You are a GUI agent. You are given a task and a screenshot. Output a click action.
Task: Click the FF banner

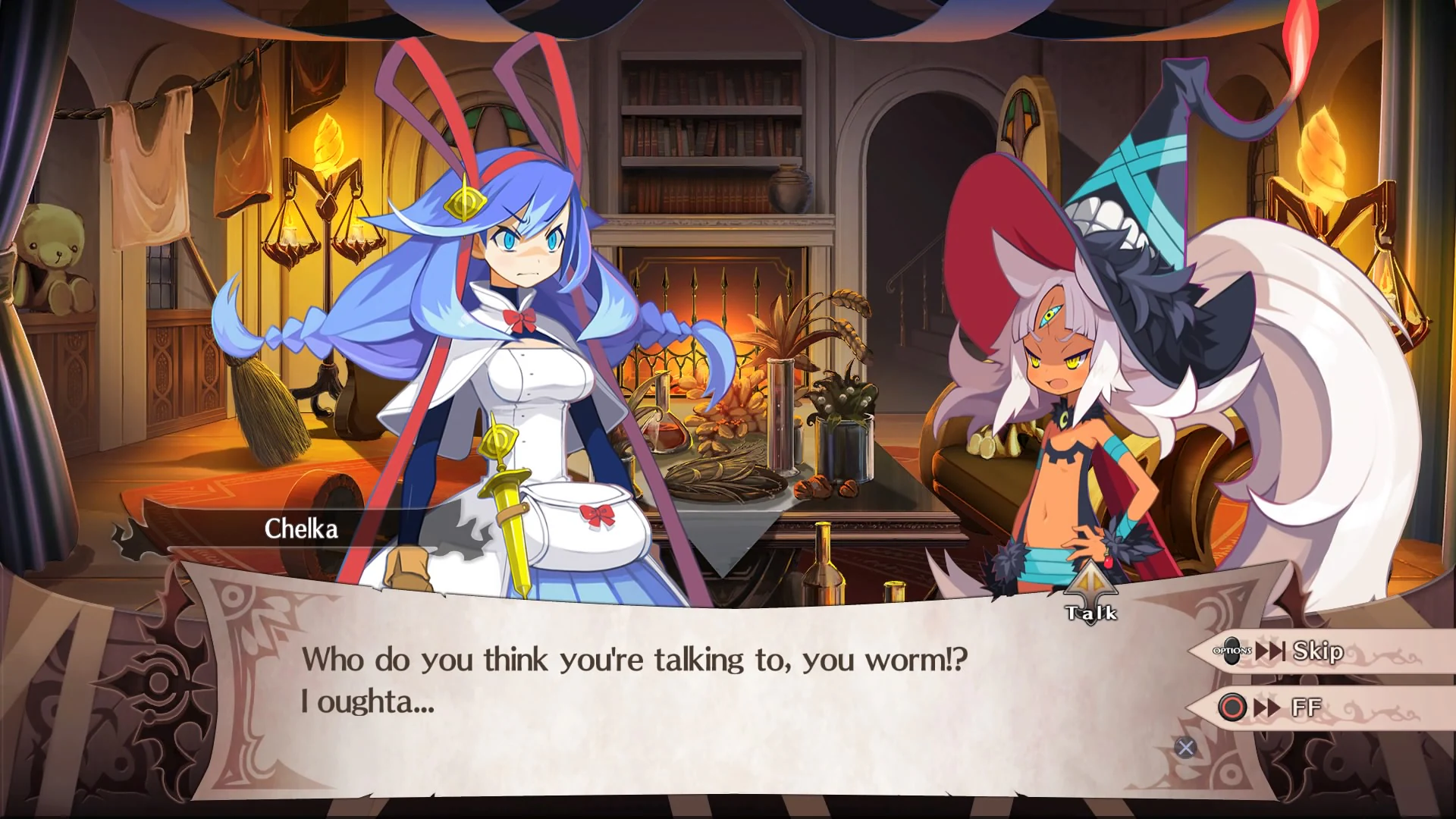(x=1319, y=706)
